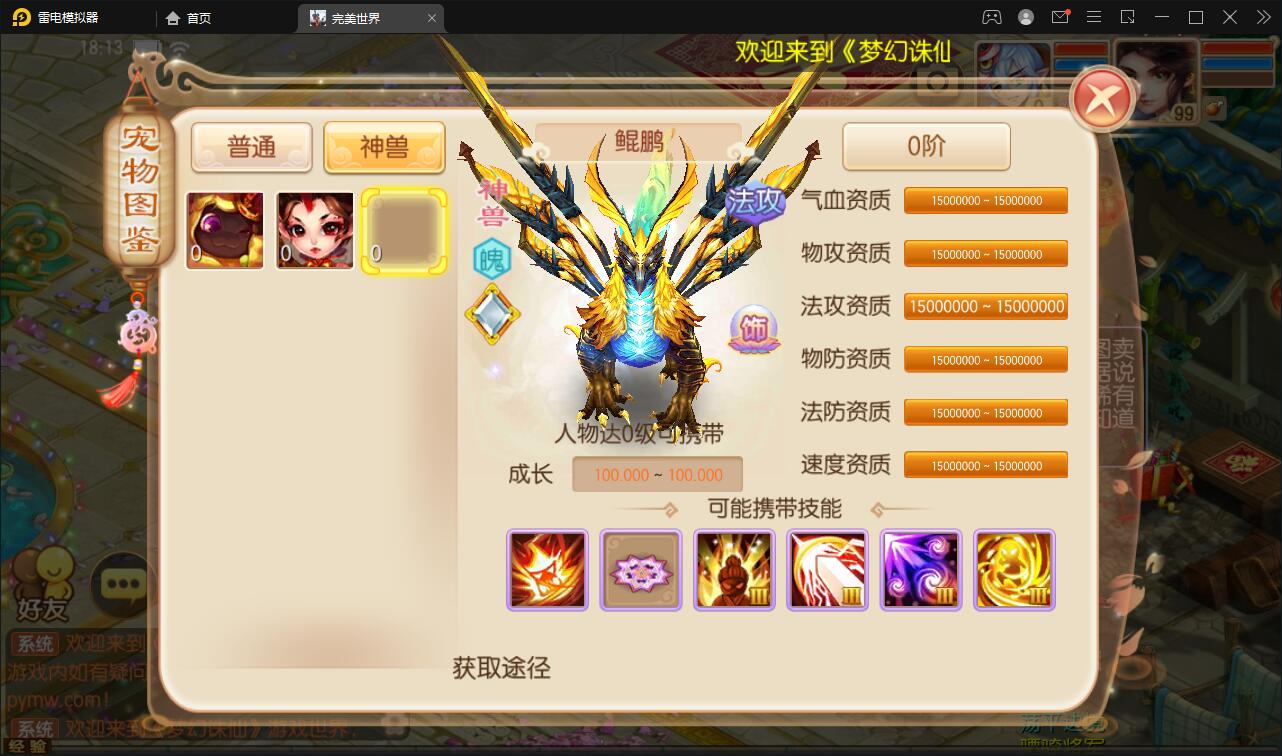1282x756 pixels.
Task: Select the red fire-claw skill icon
Action: [547, 570]
